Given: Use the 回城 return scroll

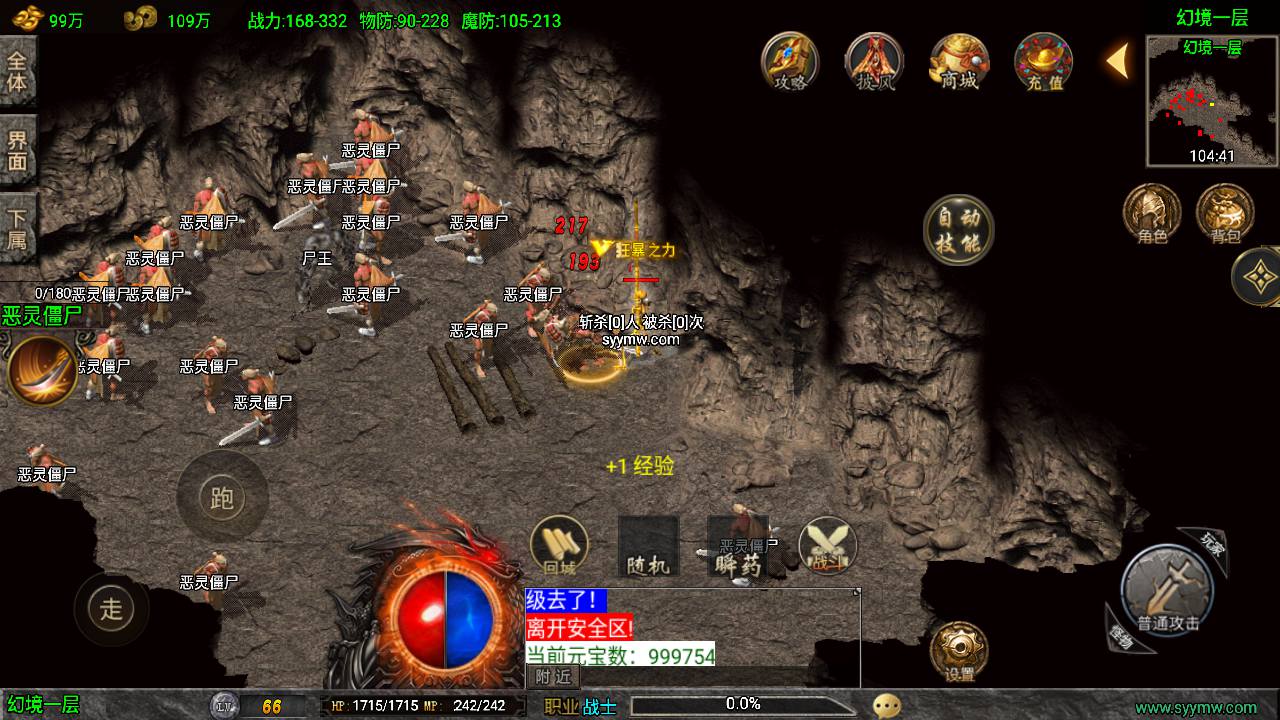Looking at the screenshot, I should coord(559,546).
